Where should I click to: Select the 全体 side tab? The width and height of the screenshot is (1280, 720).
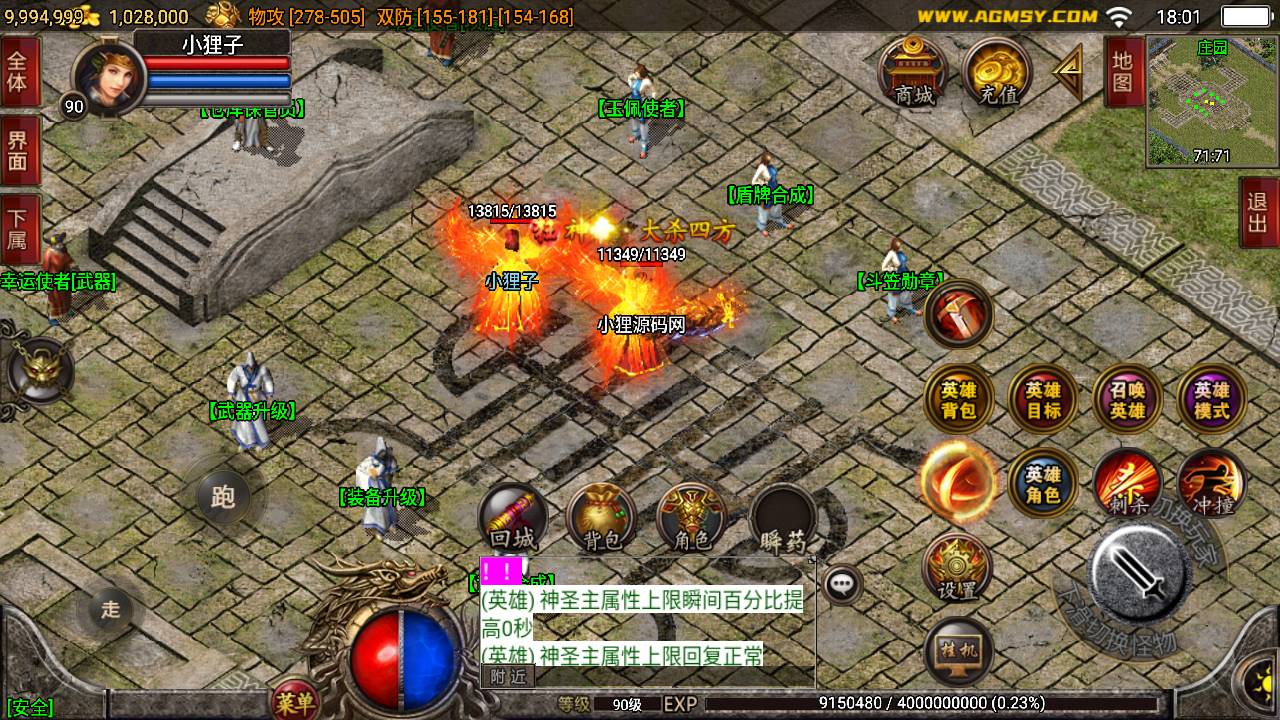tap(18, 70)
